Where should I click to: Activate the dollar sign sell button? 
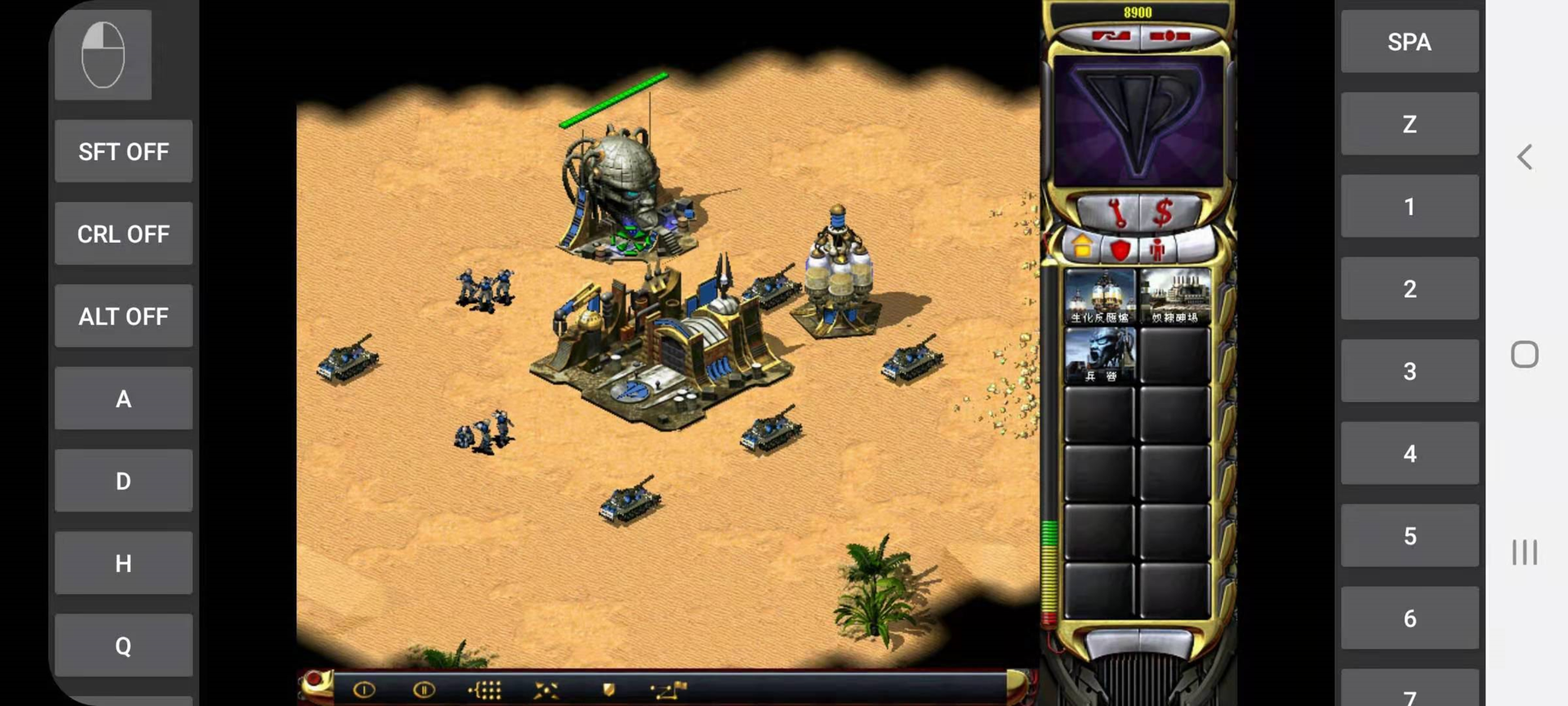tap(1162, 213)
